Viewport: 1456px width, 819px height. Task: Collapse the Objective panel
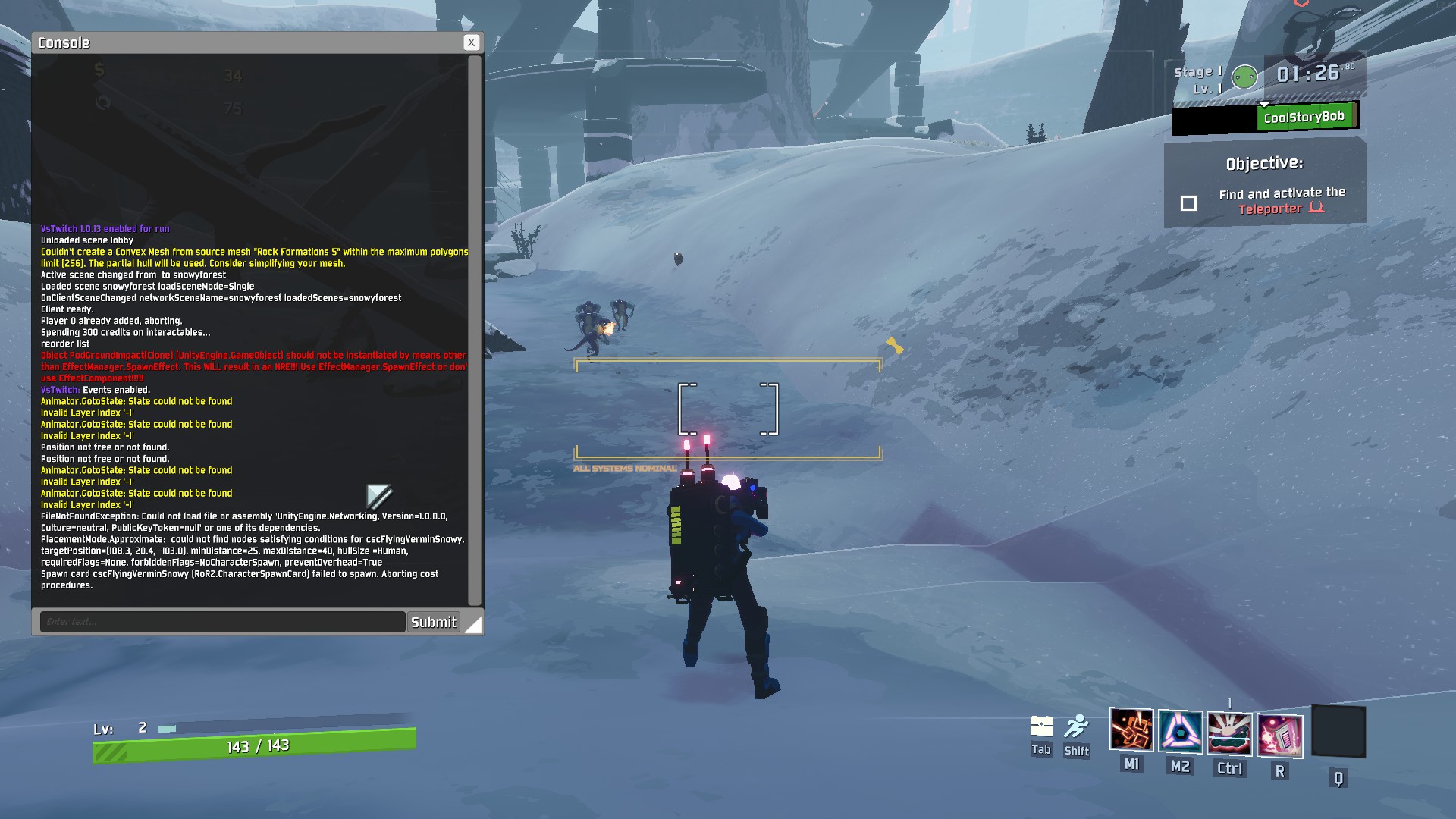[x=1264, y=162]
